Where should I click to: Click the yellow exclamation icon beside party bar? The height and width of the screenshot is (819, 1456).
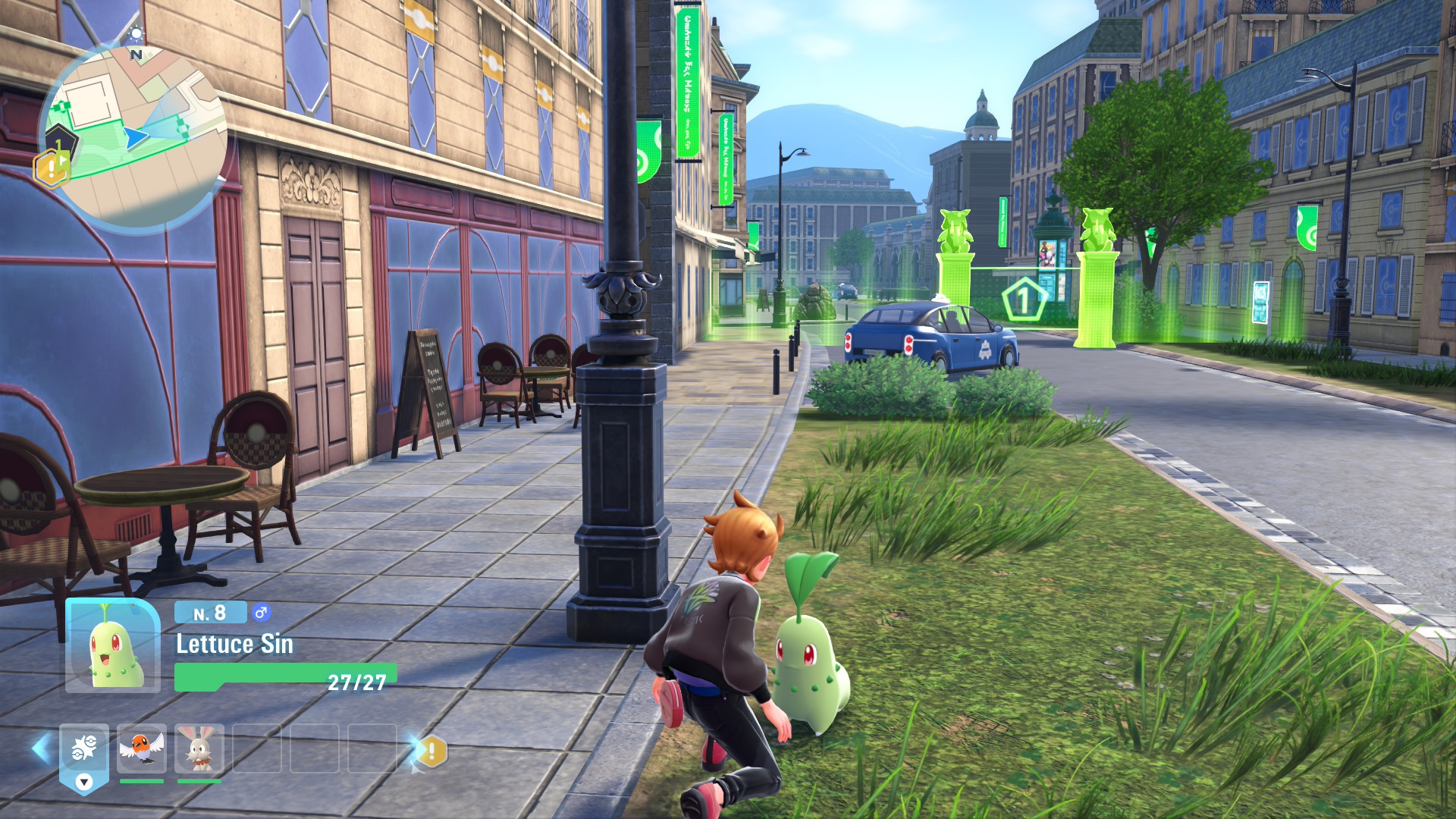tap(432, 752)
